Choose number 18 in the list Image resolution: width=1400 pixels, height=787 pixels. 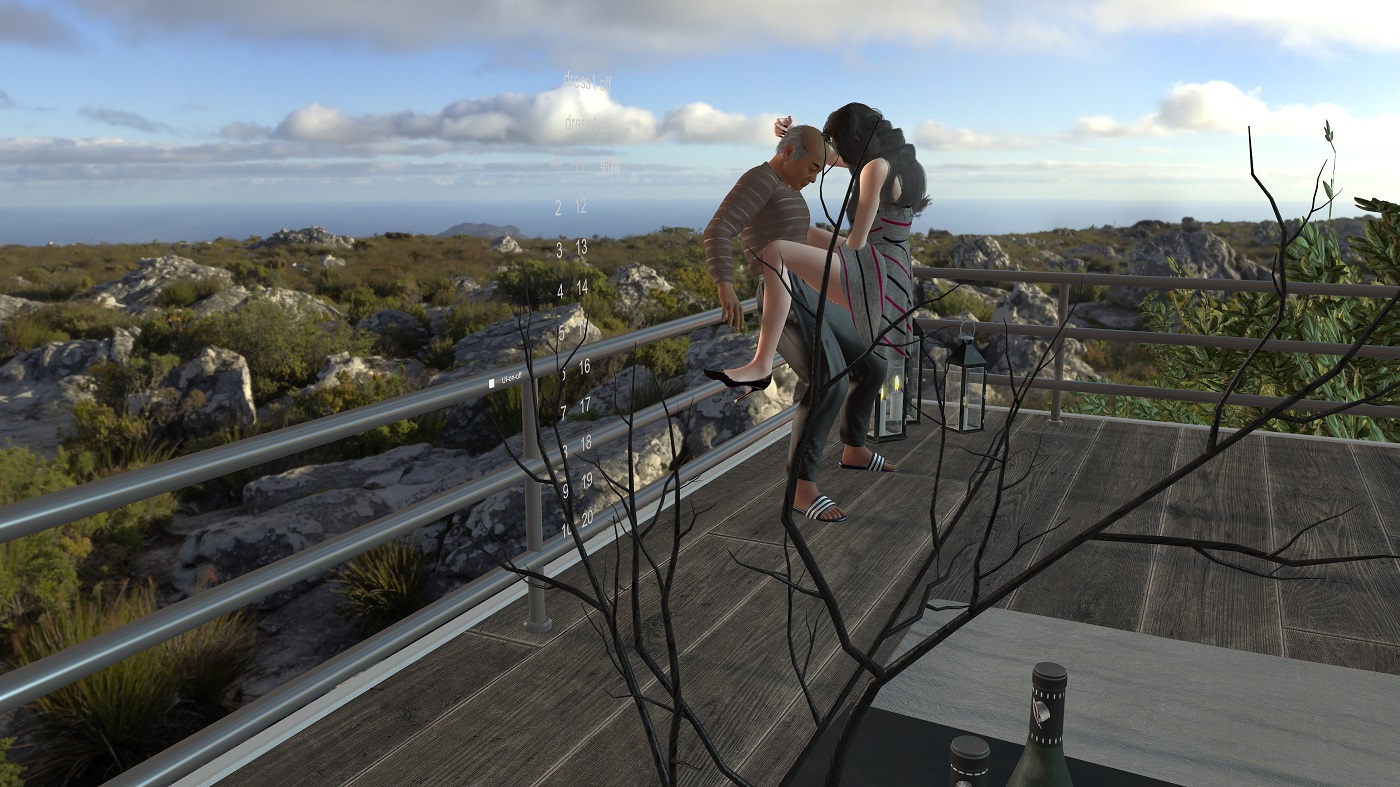point(586,441)
